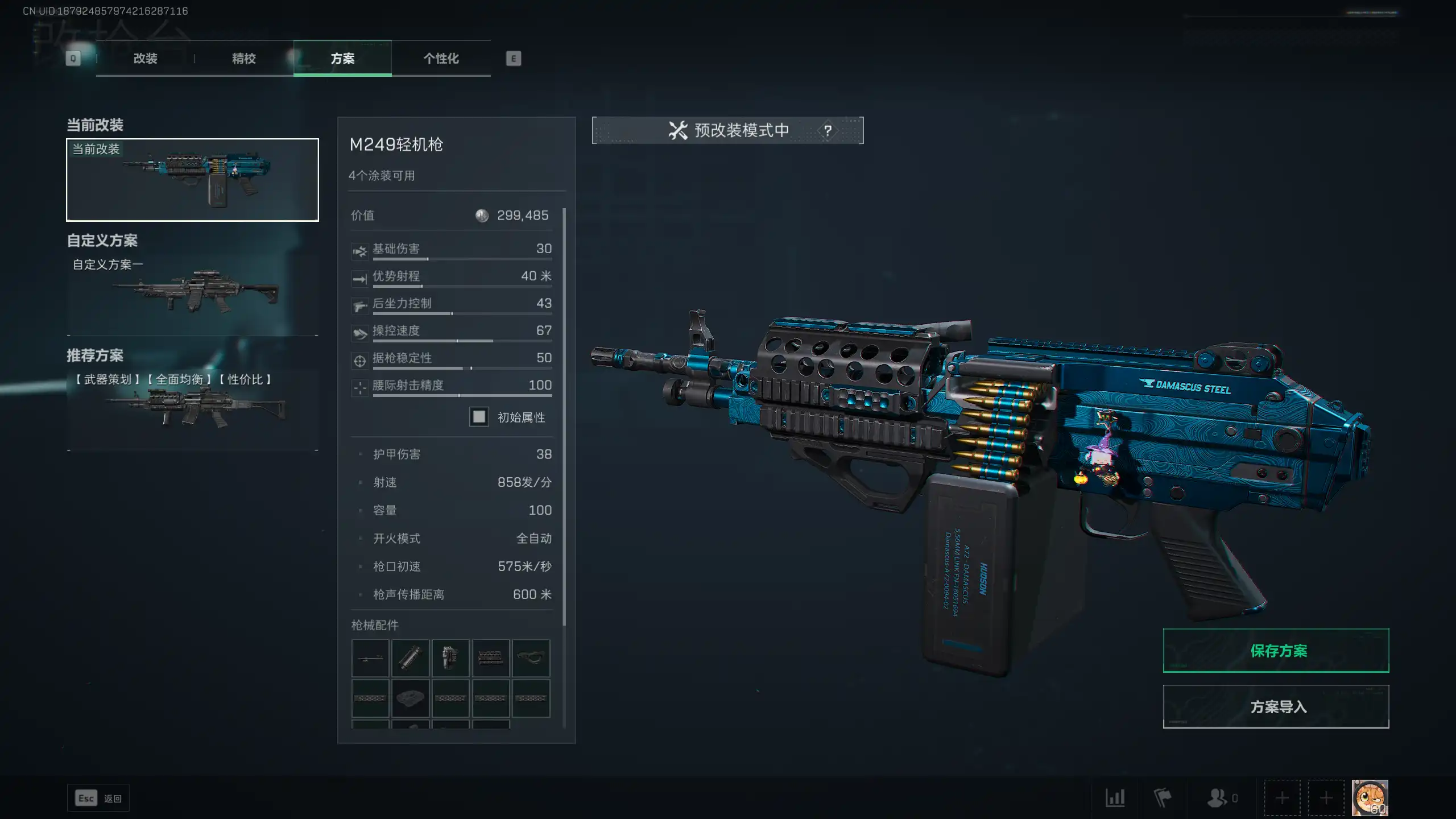Screen dimensions: 1456x819
Task: Open the 精校 tab
Action: (243, 59)
